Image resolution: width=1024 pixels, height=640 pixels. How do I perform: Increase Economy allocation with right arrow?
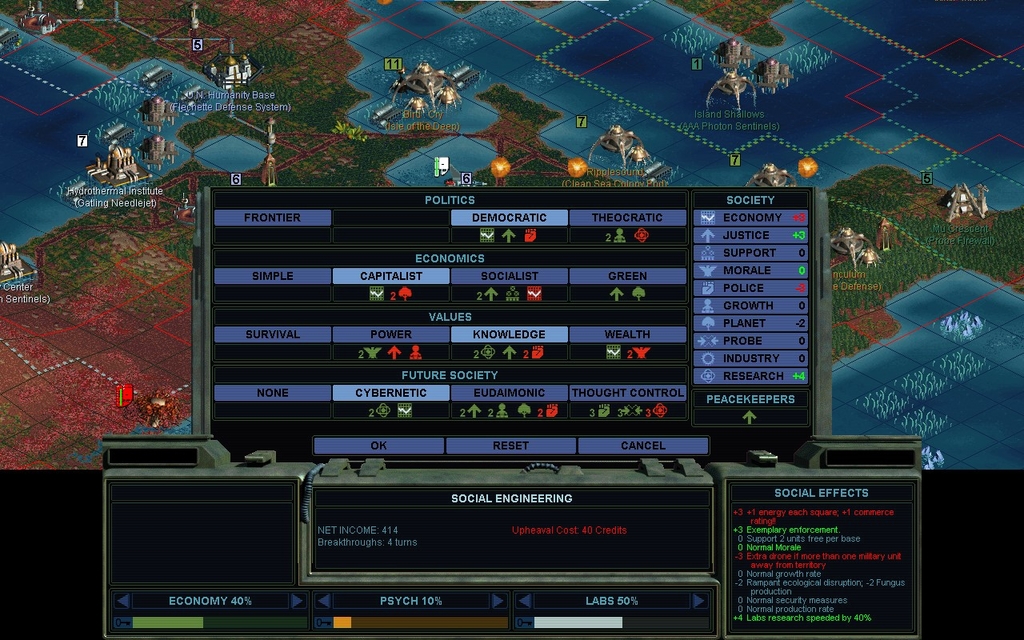click(x=297, y=601)
